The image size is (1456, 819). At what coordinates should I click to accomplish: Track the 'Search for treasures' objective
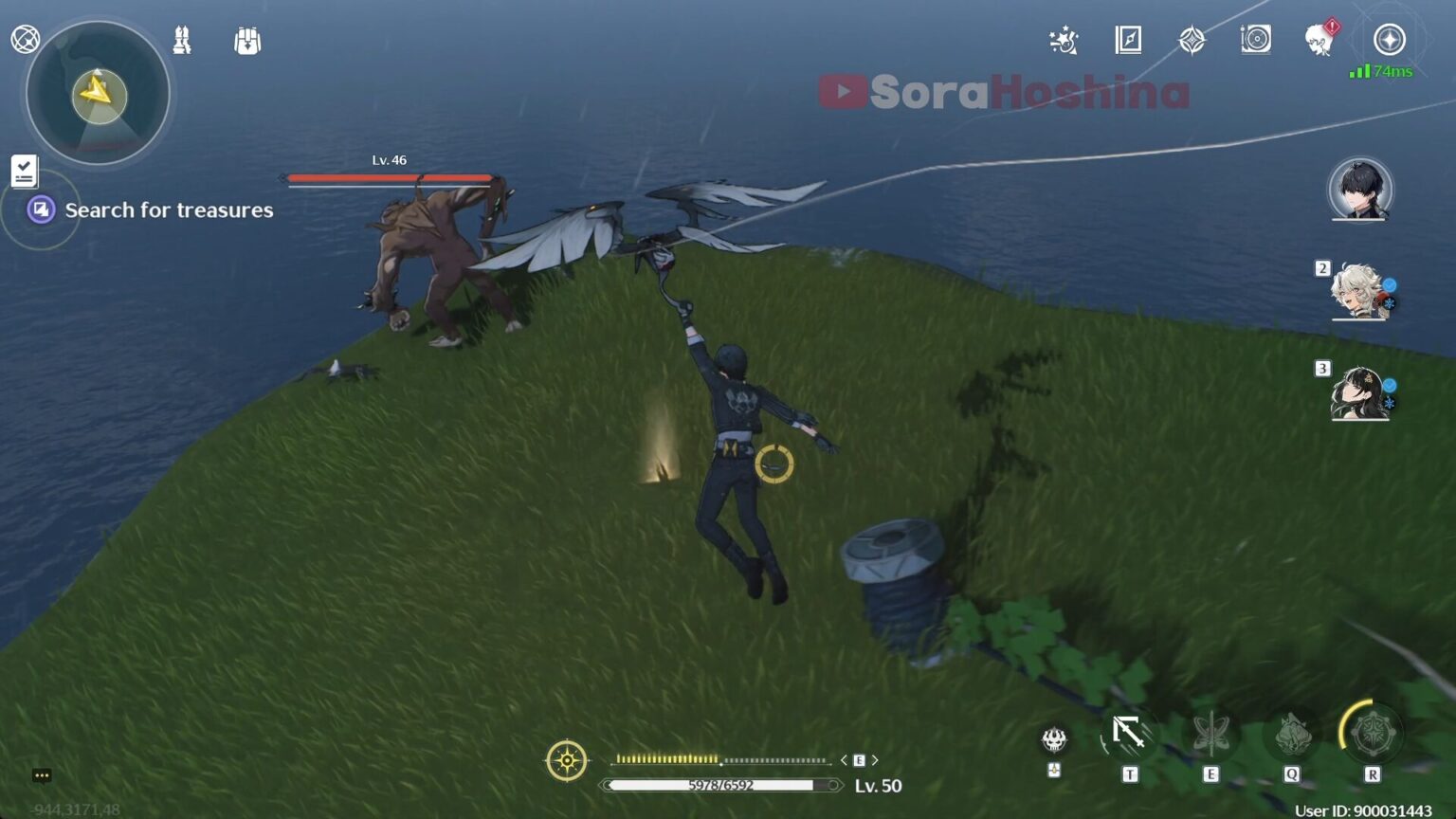168,210
